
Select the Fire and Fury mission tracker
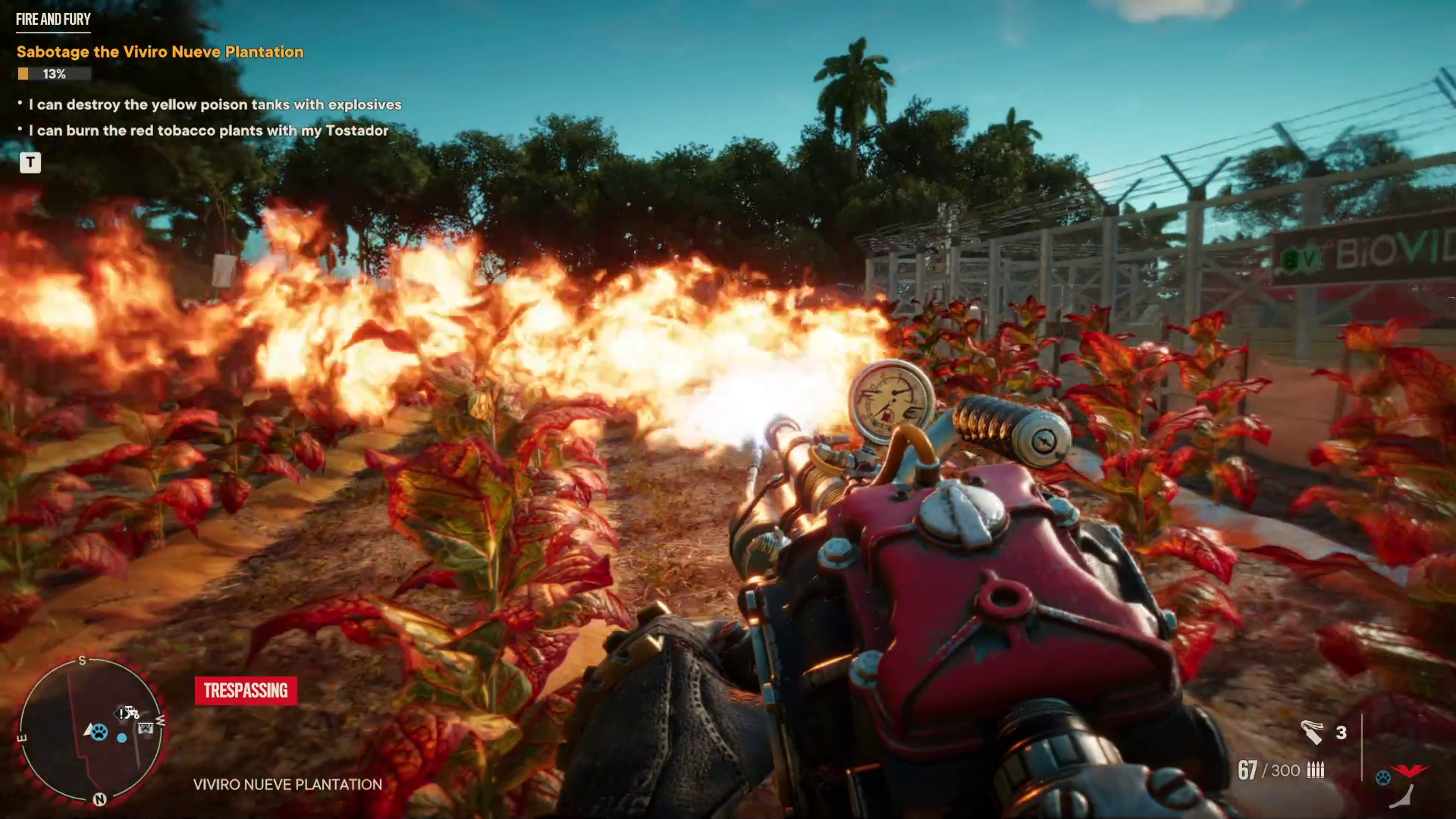click(53, 20)
